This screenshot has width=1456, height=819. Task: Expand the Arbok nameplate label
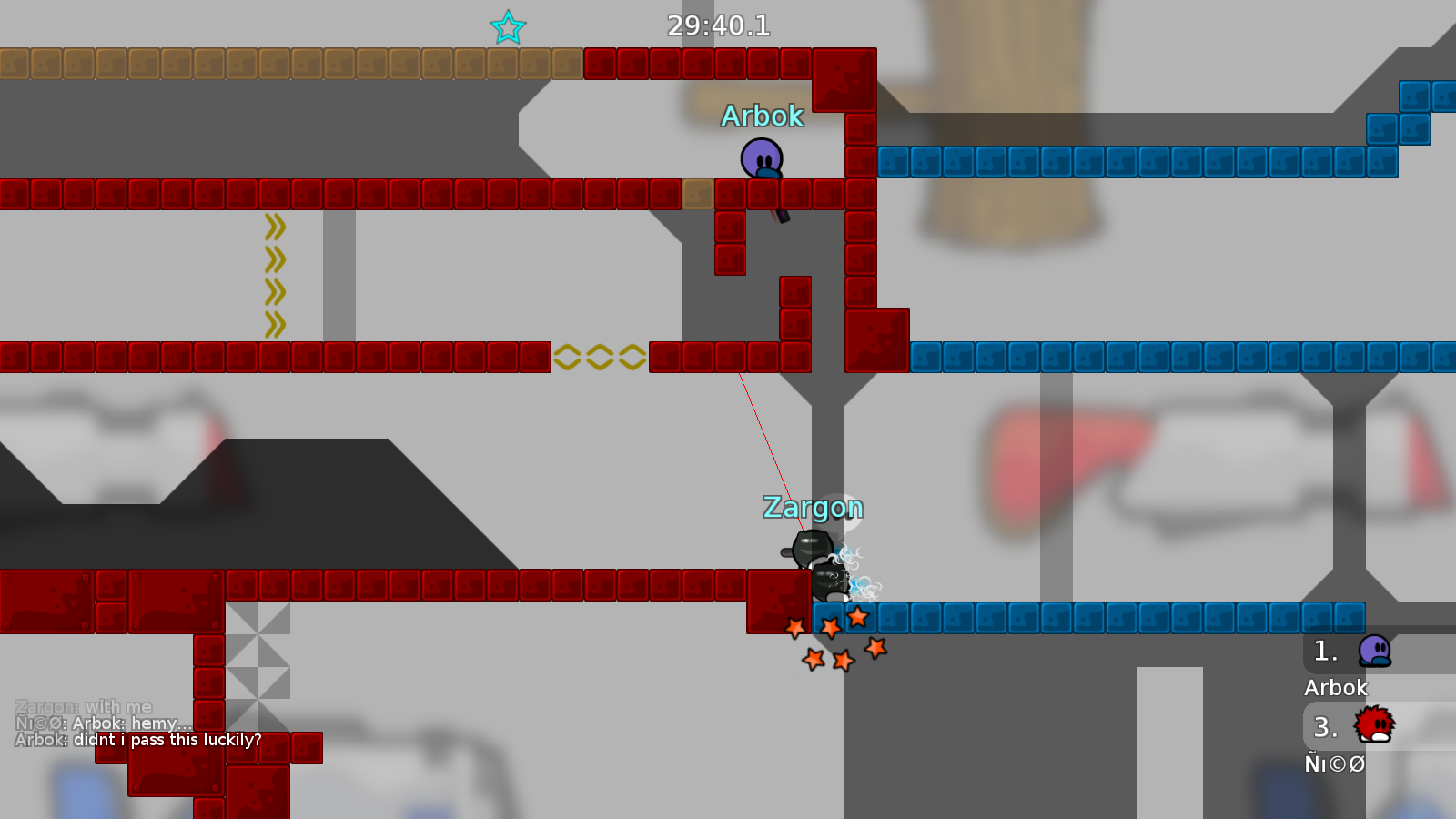tap(763, 116)
